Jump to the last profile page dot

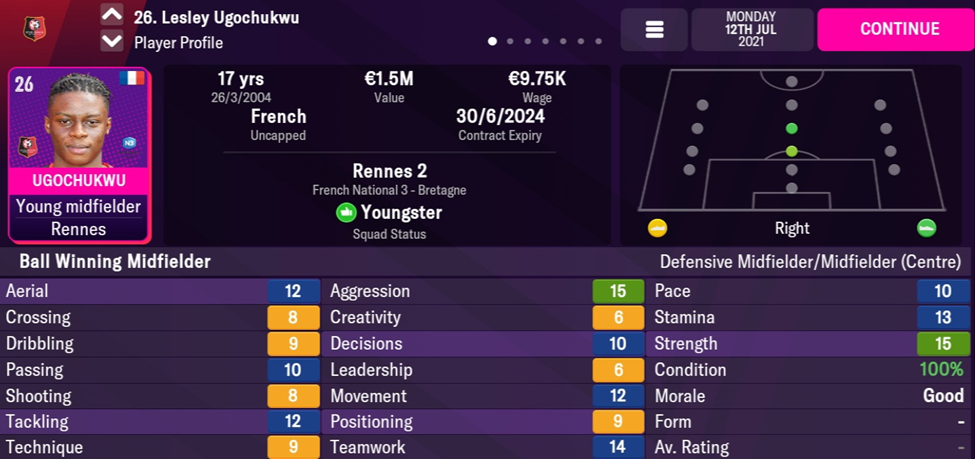pyautogui.click(x=599, y=42)
